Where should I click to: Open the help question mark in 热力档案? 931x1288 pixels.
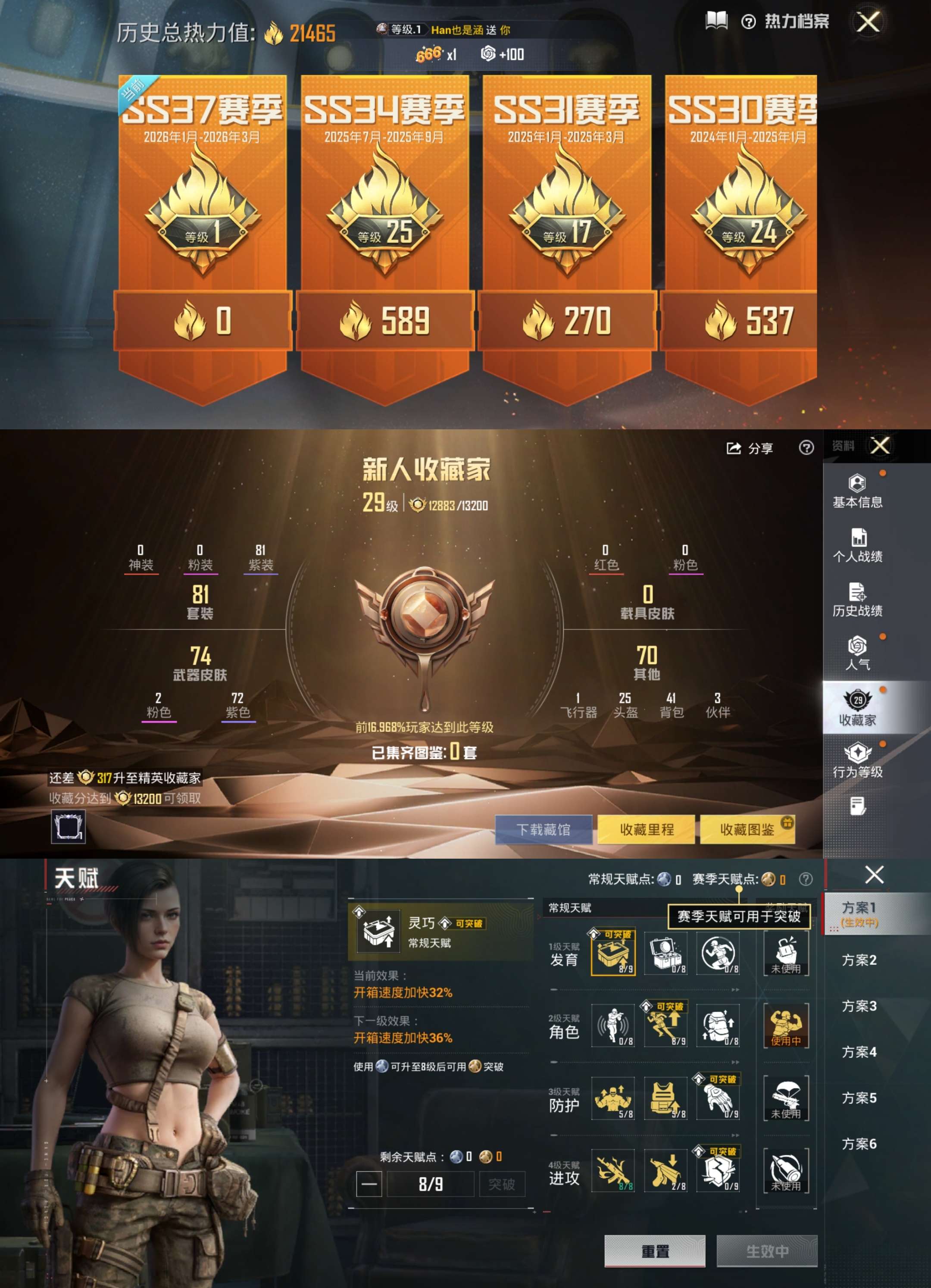click(x=749, y=21)
